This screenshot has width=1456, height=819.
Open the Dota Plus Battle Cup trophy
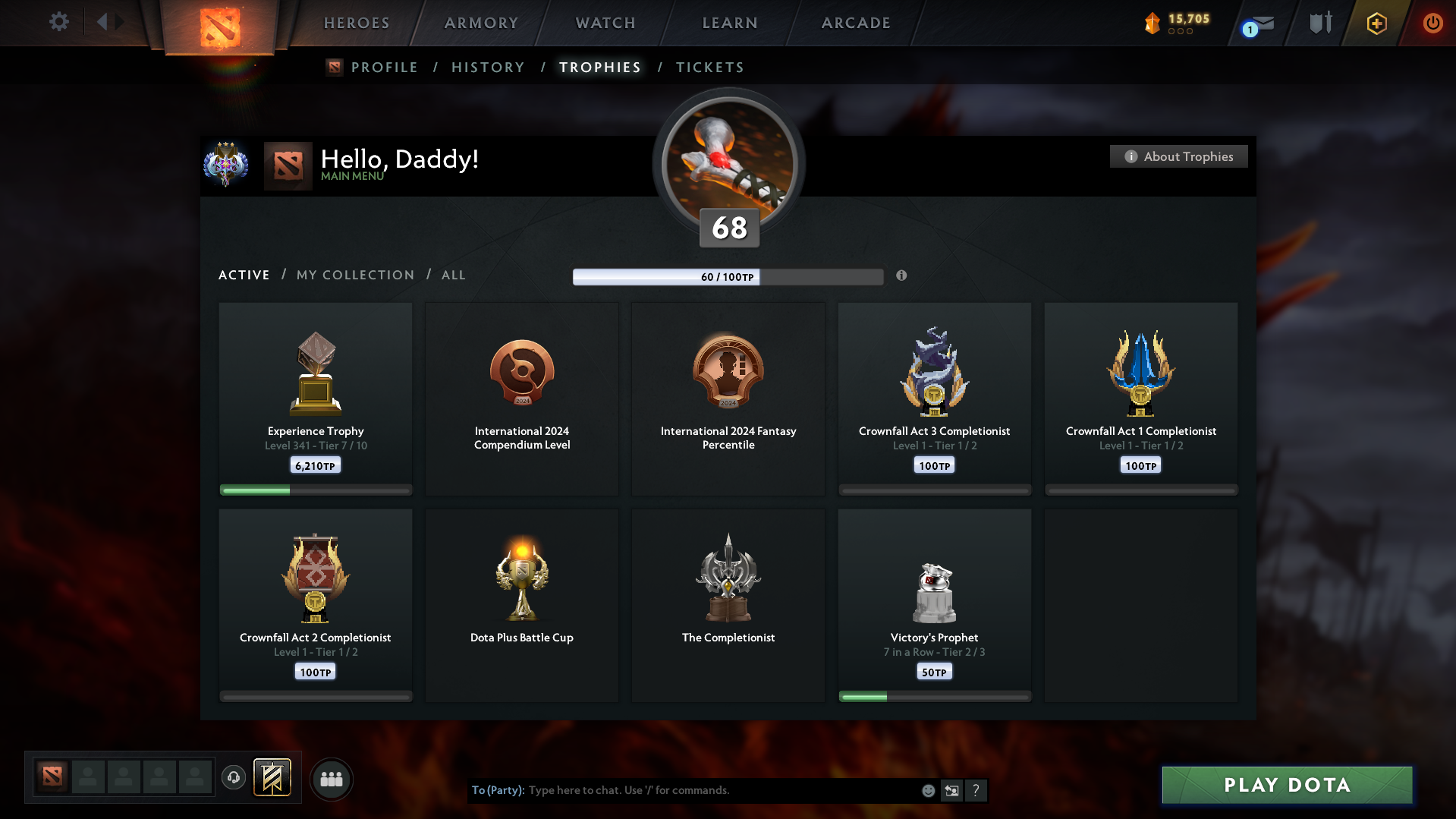(x=522, y=605)
